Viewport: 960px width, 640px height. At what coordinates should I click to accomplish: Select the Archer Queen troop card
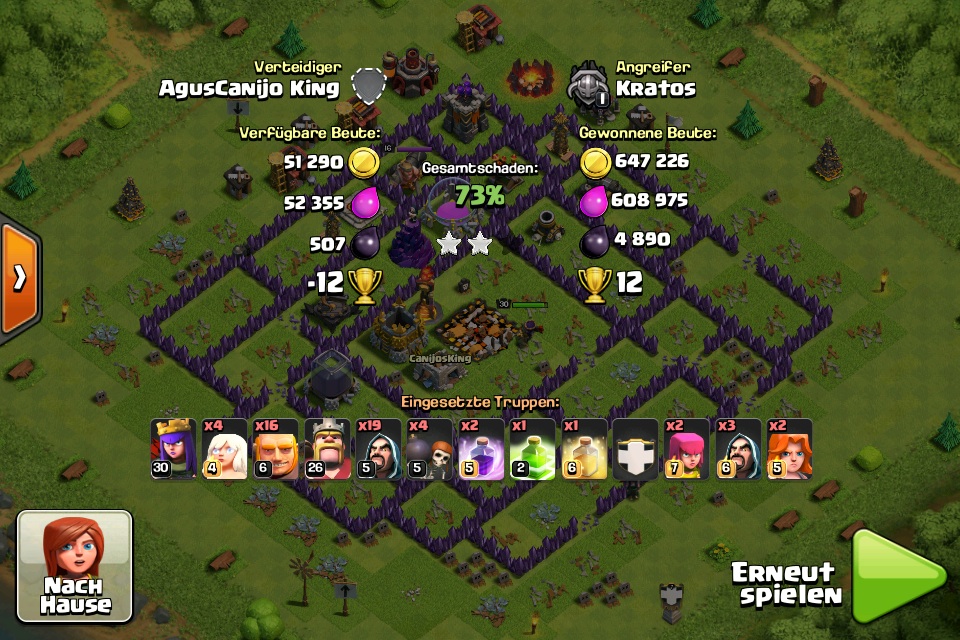click(174, 448)
